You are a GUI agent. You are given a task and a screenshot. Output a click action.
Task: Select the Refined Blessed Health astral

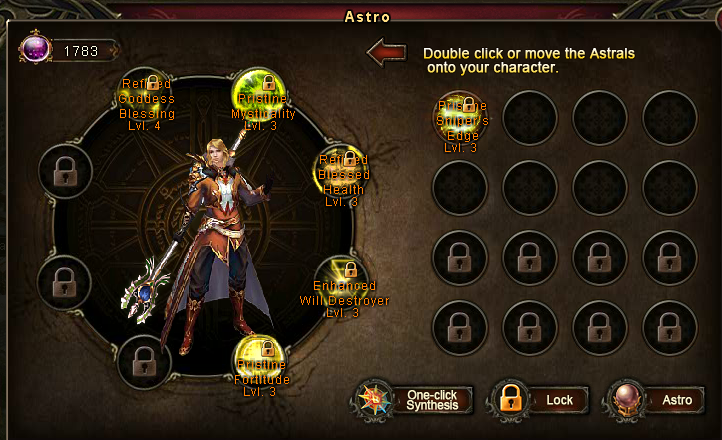[x=341, y=171]
